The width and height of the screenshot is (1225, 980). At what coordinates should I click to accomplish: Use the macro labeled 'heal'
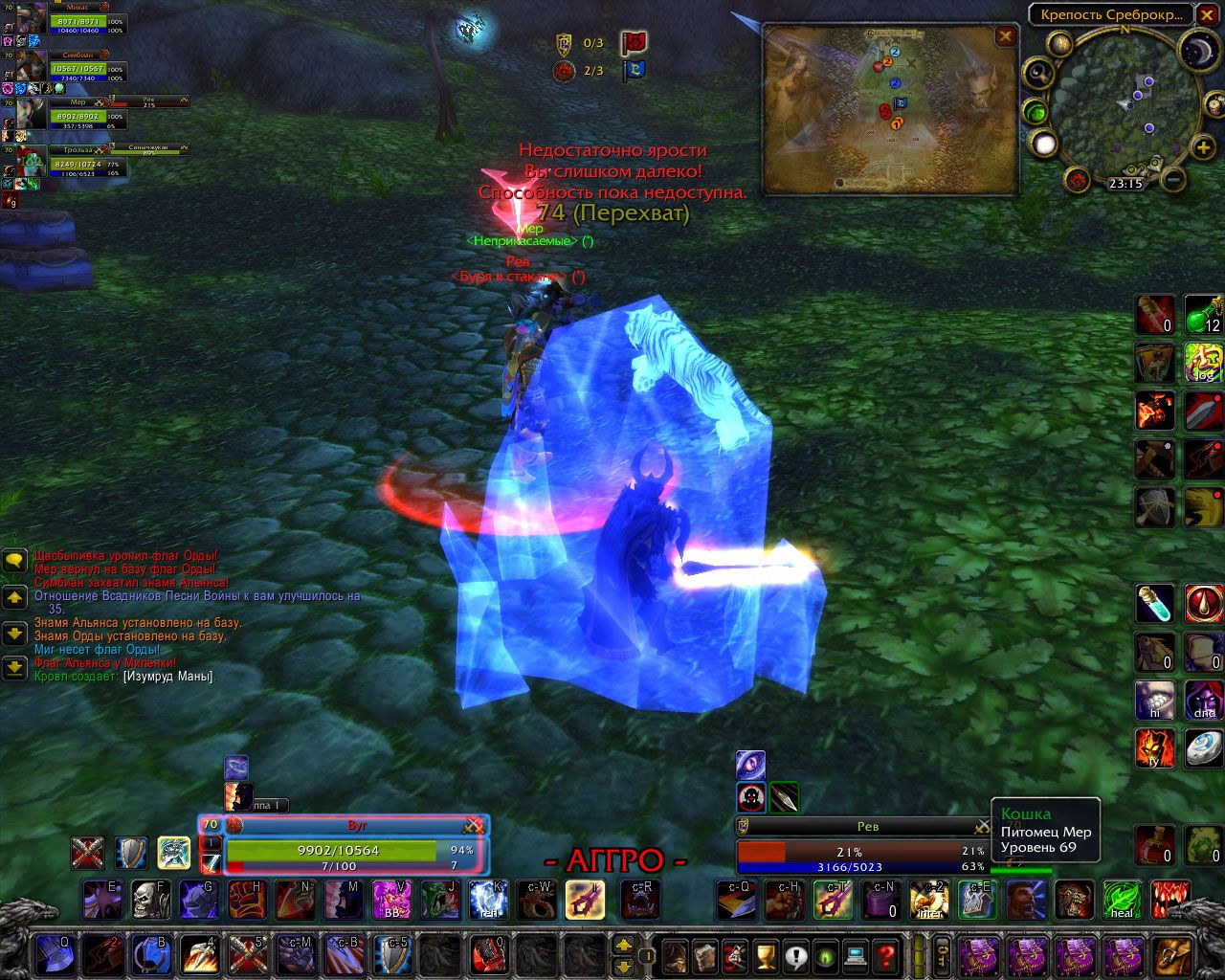1121,900
